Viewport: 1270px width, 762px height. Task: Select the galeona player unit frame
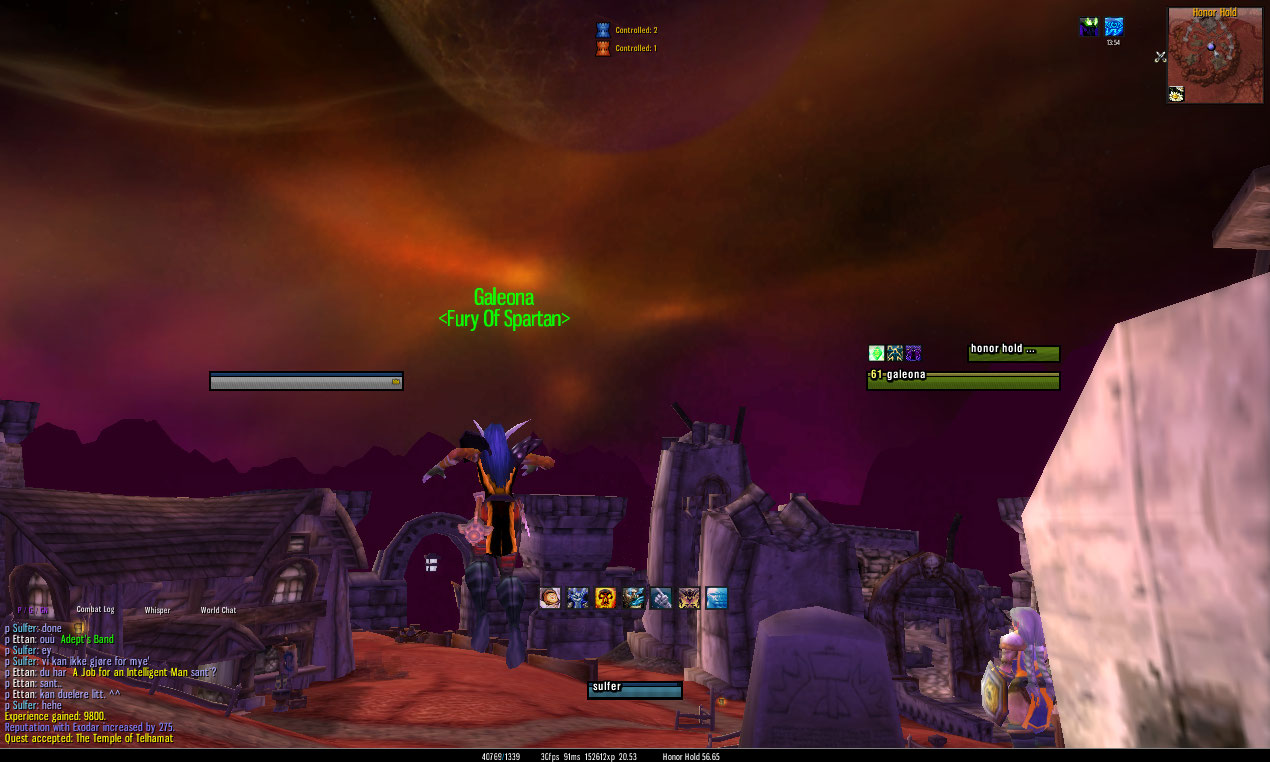[x=962, y=381]
